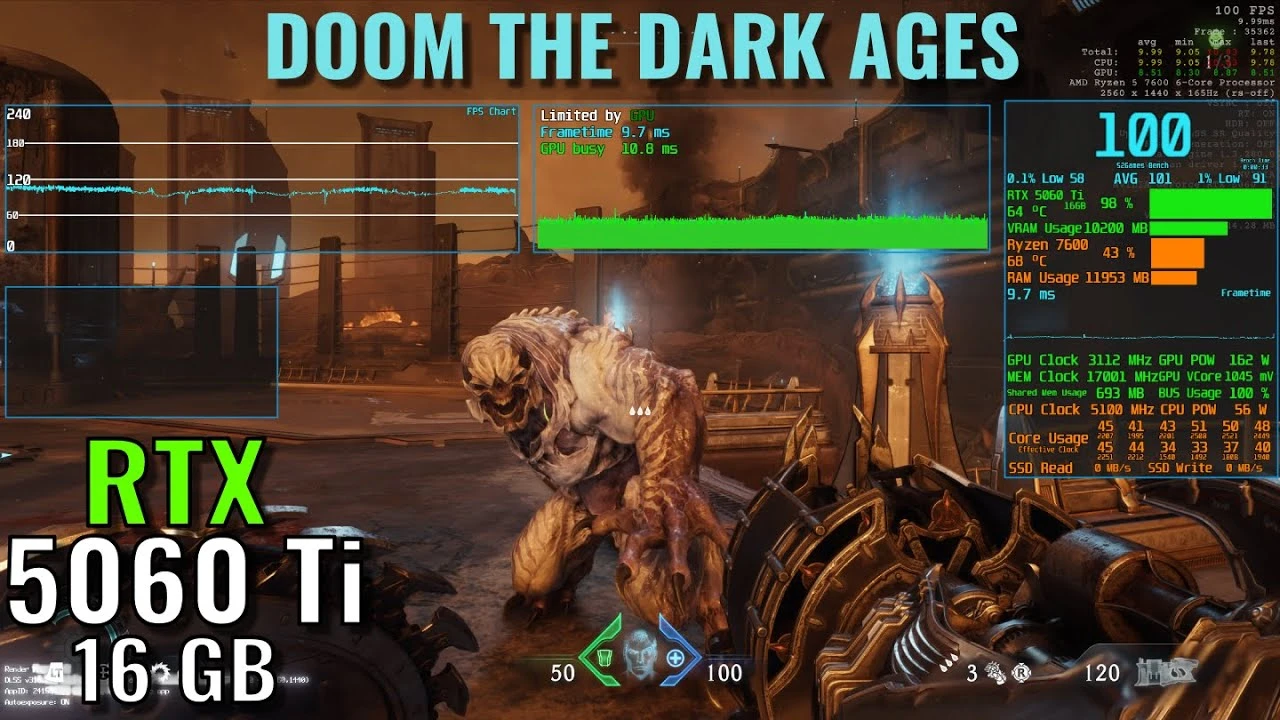Click the AVG 101 statistic

tap(1143, 178)
